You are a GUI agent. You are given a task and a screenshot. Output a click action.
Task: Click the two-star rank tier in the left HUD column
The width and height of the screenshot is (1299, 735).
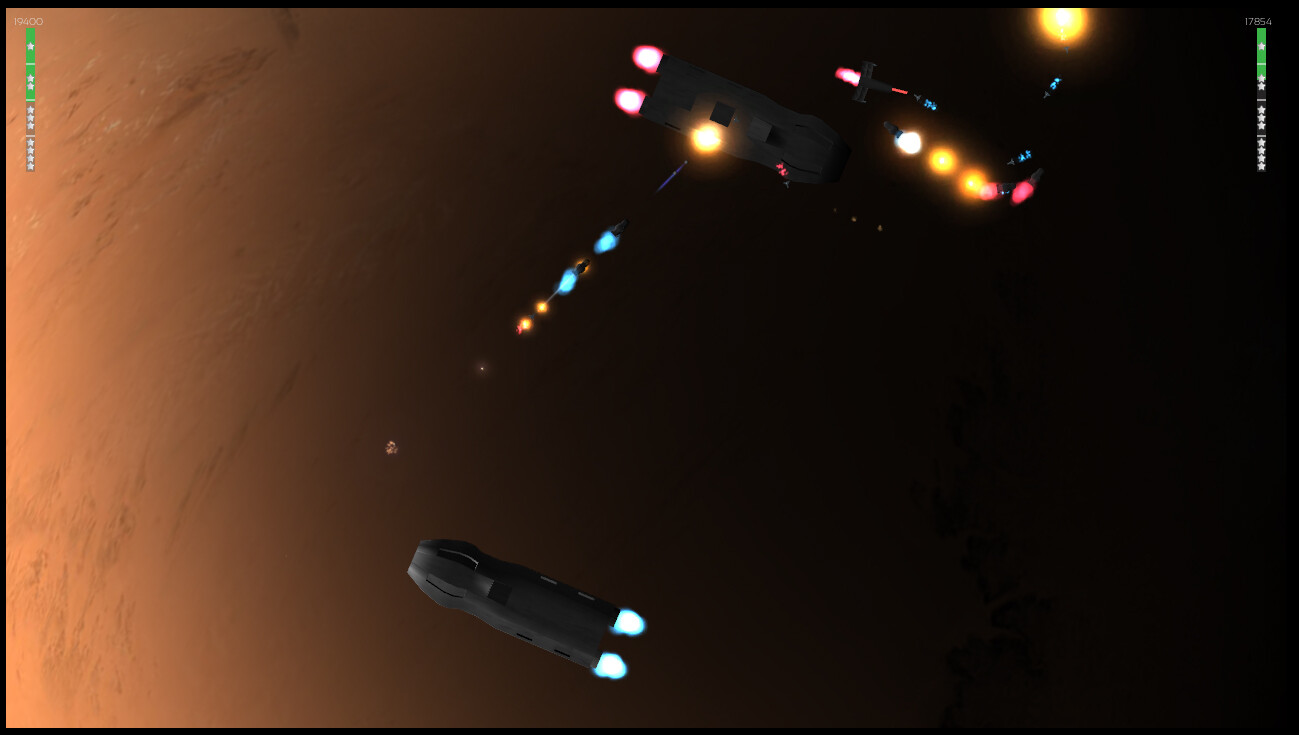click(30, 82)
